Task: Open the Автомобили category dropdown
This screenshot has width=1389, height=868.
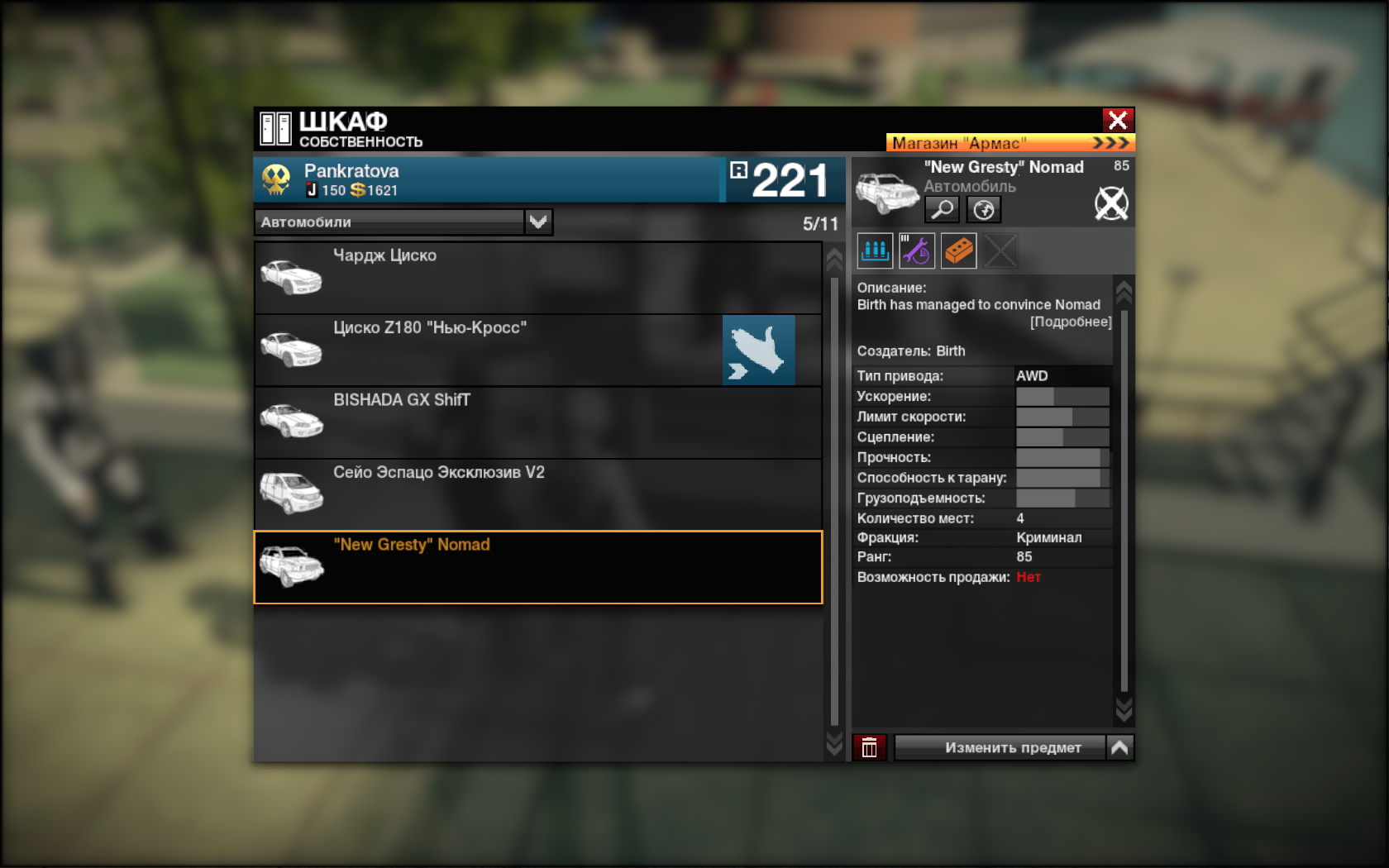Action: (538, 222)
